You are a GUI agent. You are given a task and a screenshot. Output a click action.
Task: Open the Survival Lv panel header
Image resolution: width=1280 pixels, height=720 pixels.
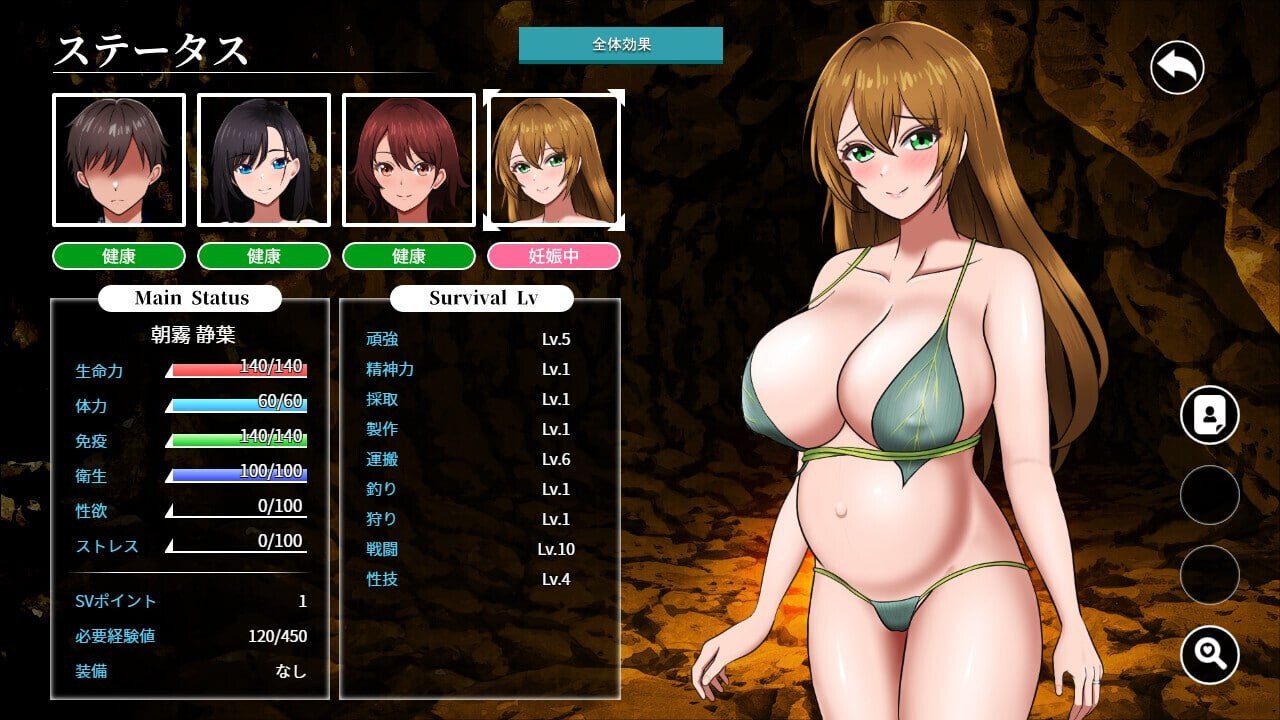(x=481, y=298)
